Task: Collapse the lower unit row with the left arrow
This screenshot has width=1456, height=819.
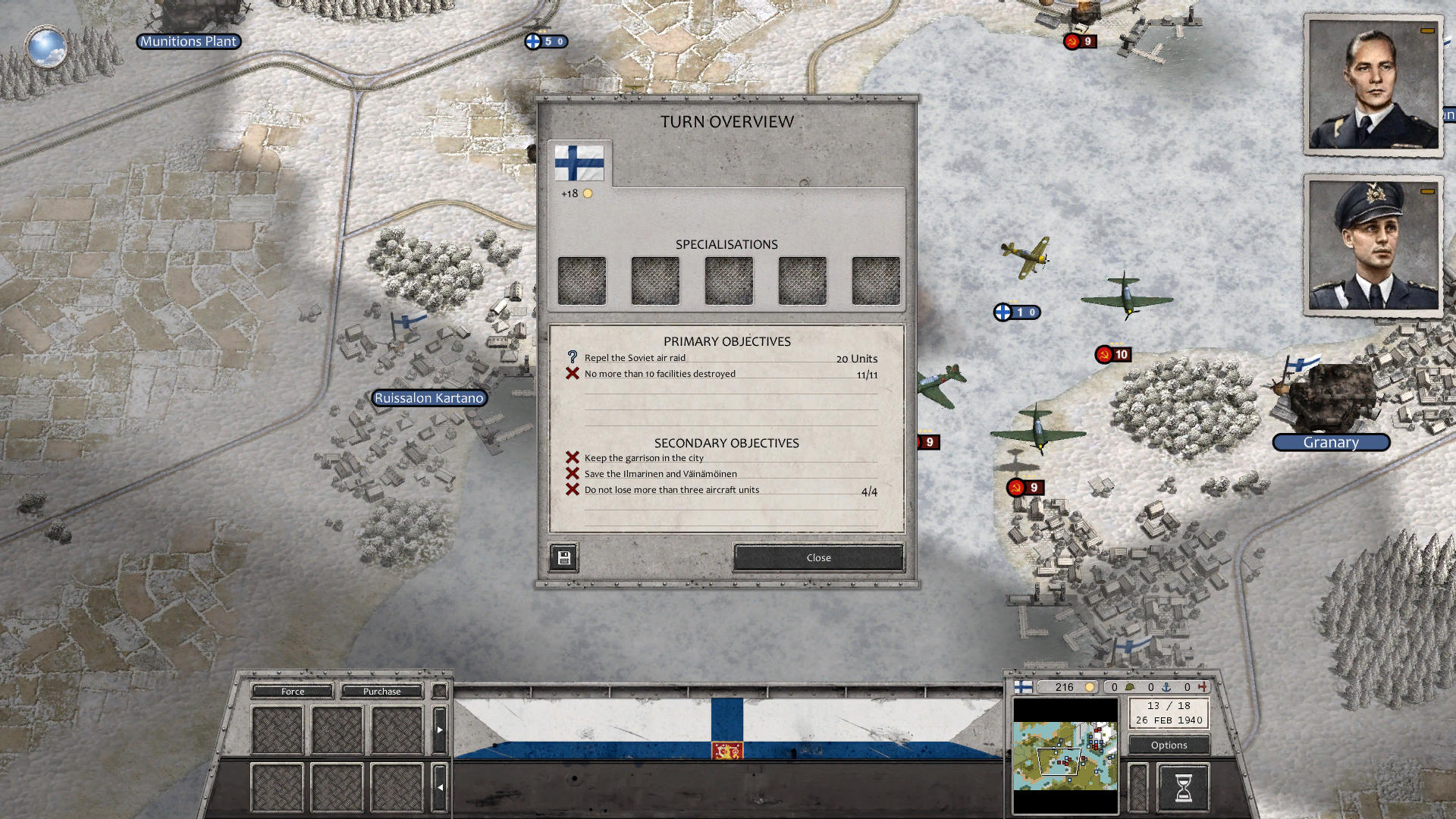Action: pyautogui.click(x=440, y=786)
